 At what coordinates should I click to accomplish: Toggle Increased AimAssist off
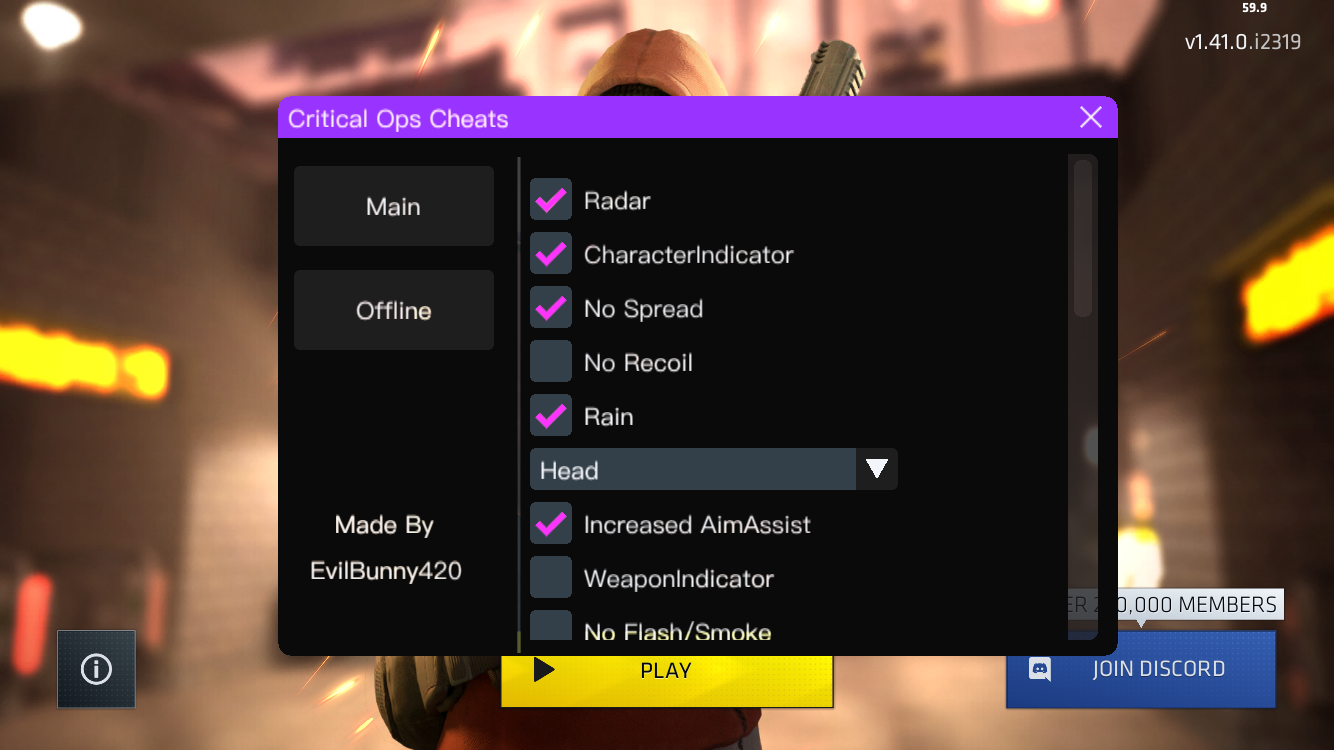coord(550,523)
